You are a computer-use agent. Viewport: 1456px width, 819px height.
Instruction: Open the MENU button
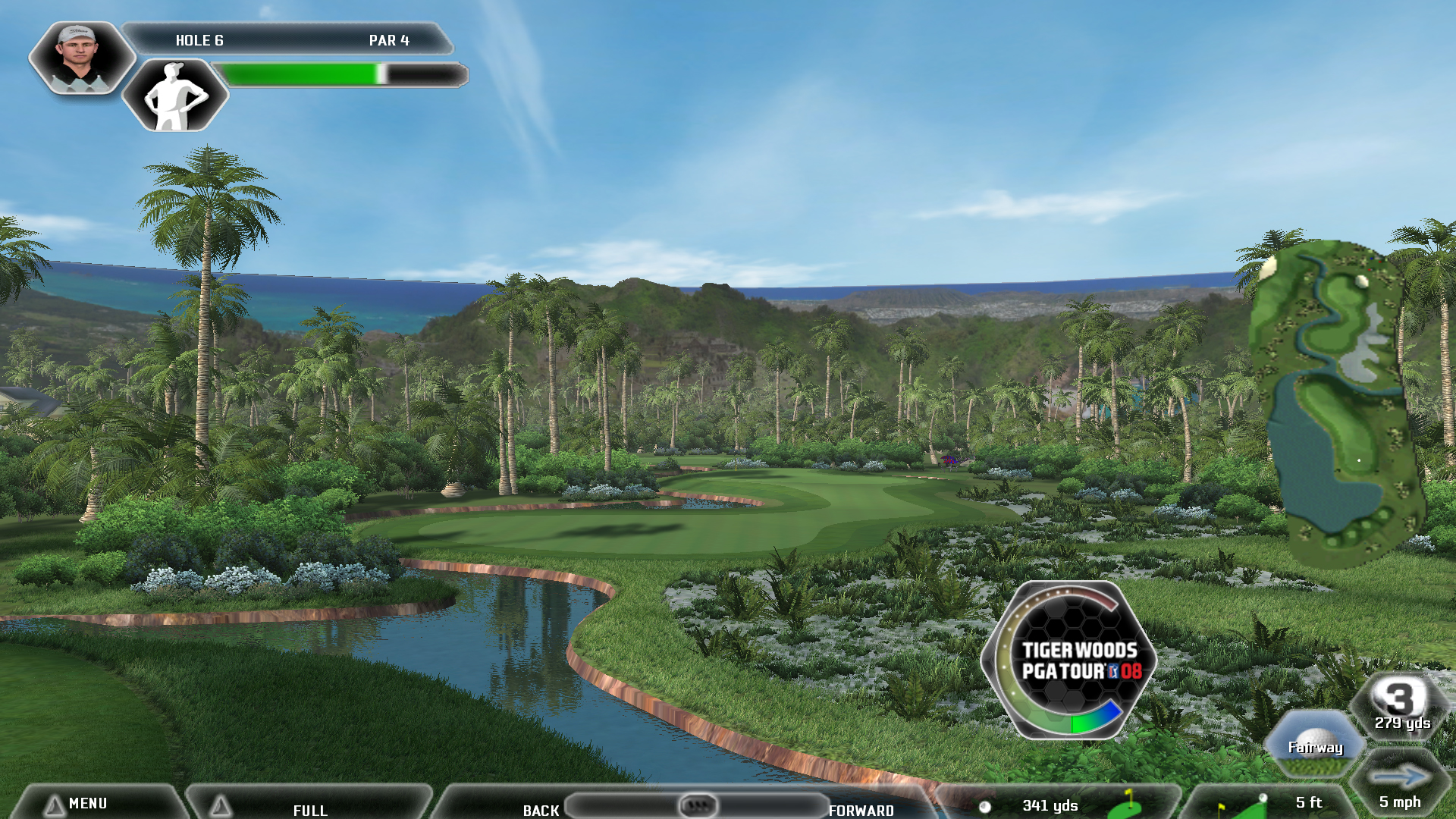coord(87,803)
